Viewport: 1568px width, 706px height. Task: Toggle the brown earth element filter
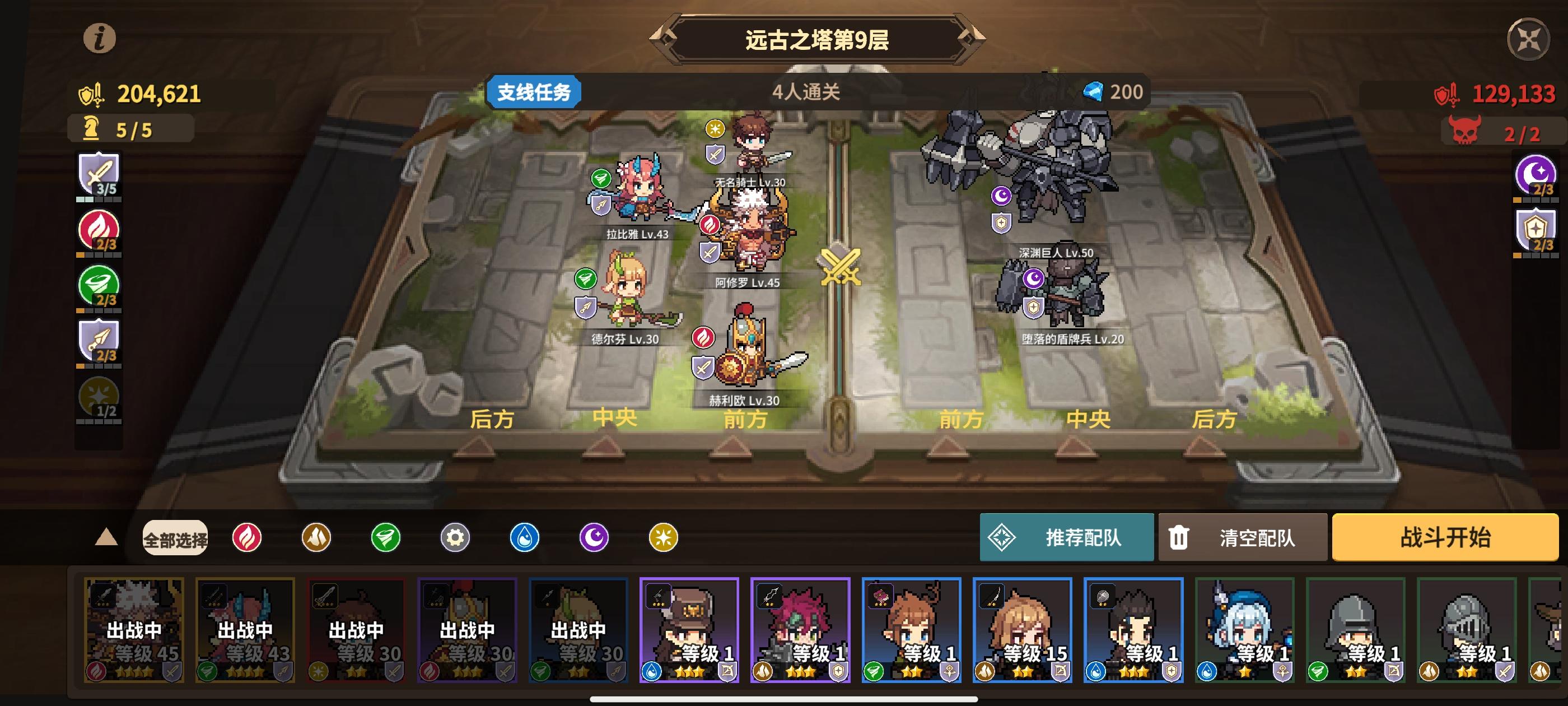315,538
